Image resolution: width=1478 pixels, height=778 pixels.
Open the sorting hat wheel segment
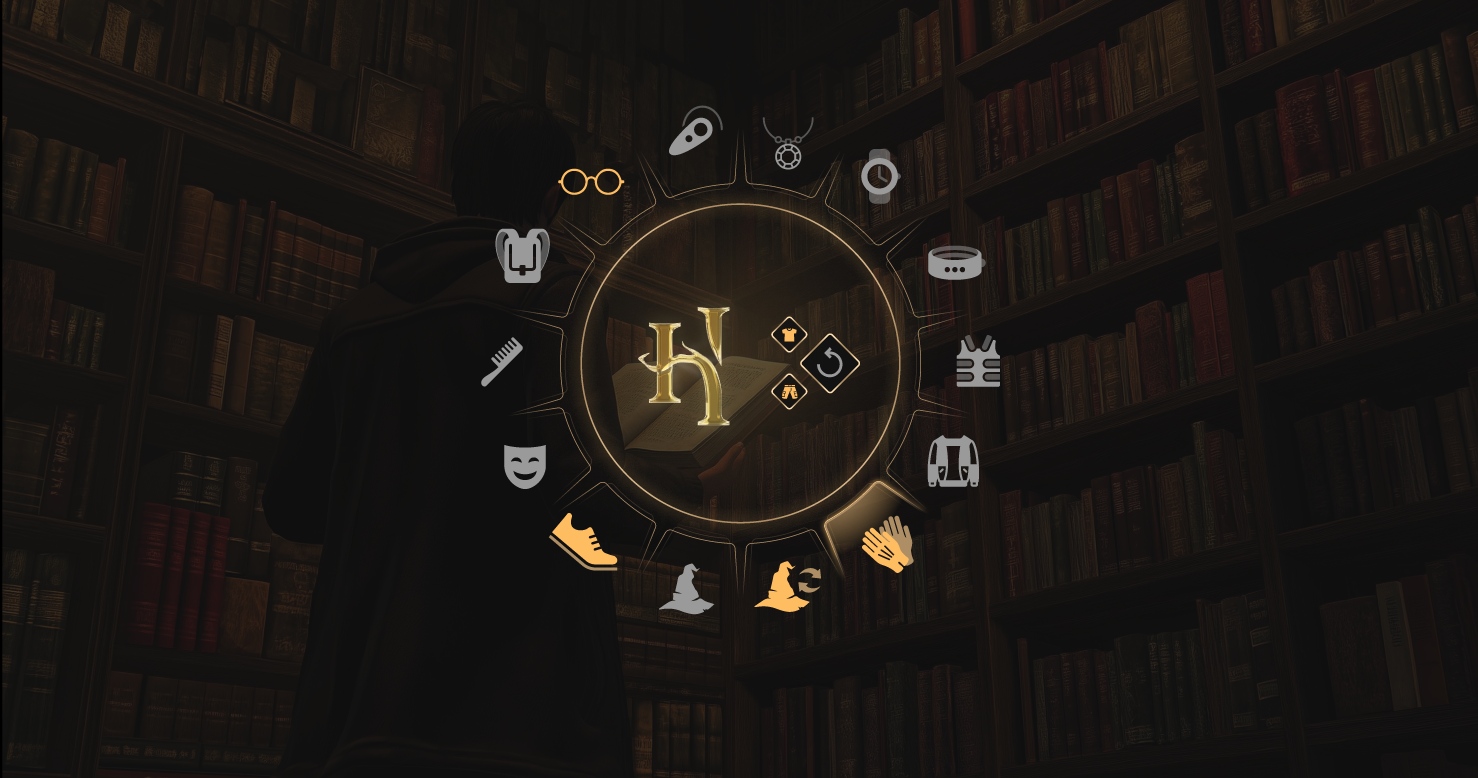pos(687,591)
